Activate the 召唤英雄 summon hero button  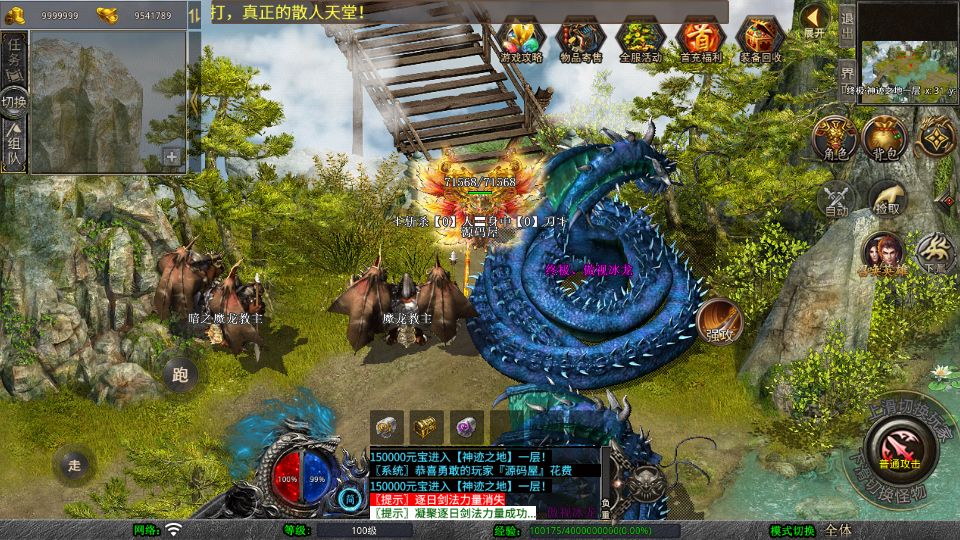(883, 253)
